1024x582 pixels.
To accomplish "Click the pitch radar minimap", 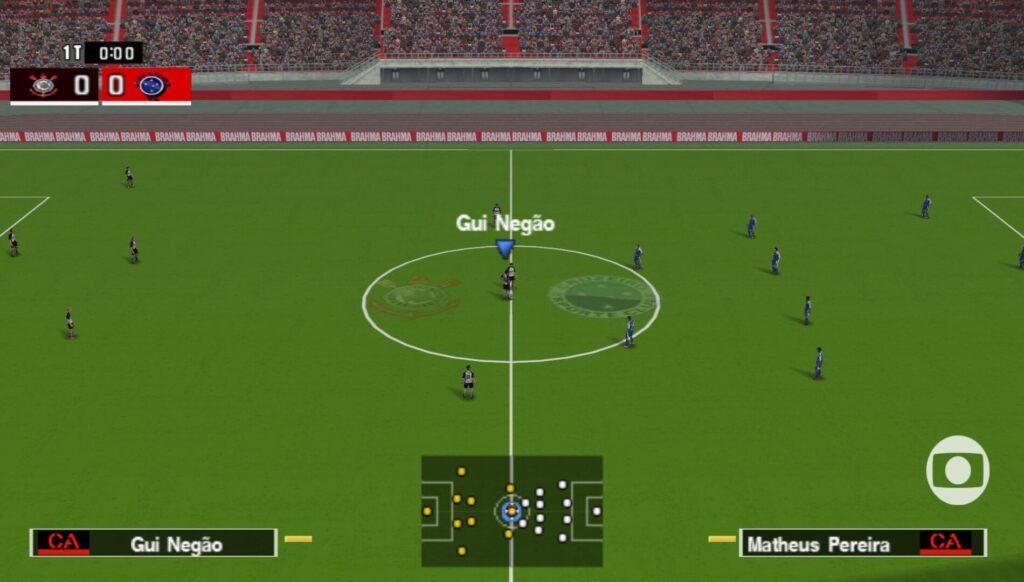I will pos(511,511).
